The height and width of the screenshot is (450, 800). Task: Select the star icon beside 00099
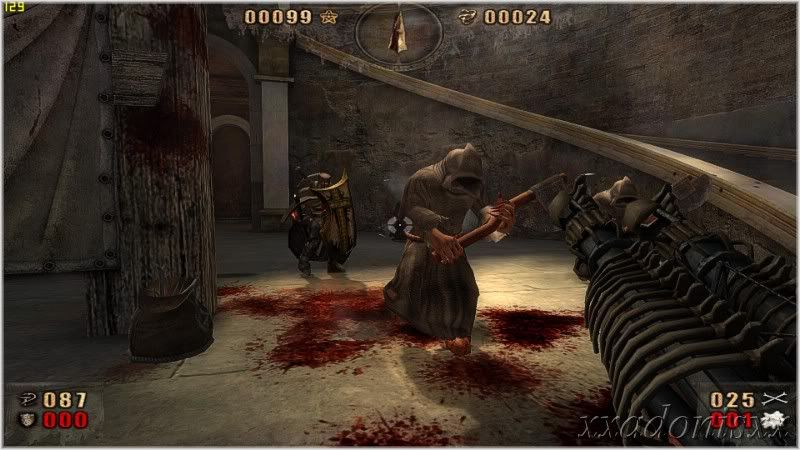click(329, 16)
